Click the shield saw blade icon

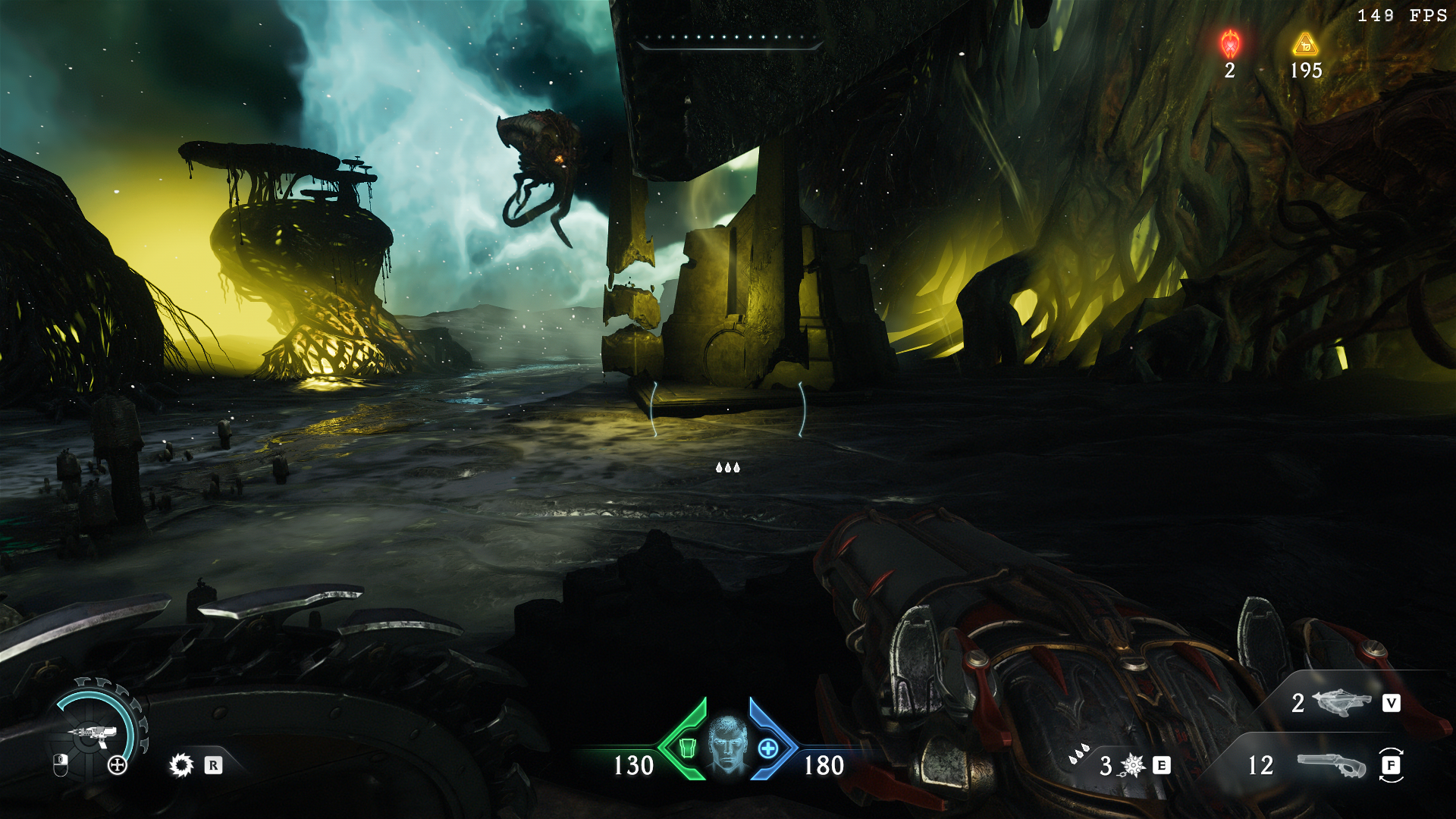pos(181,765)
